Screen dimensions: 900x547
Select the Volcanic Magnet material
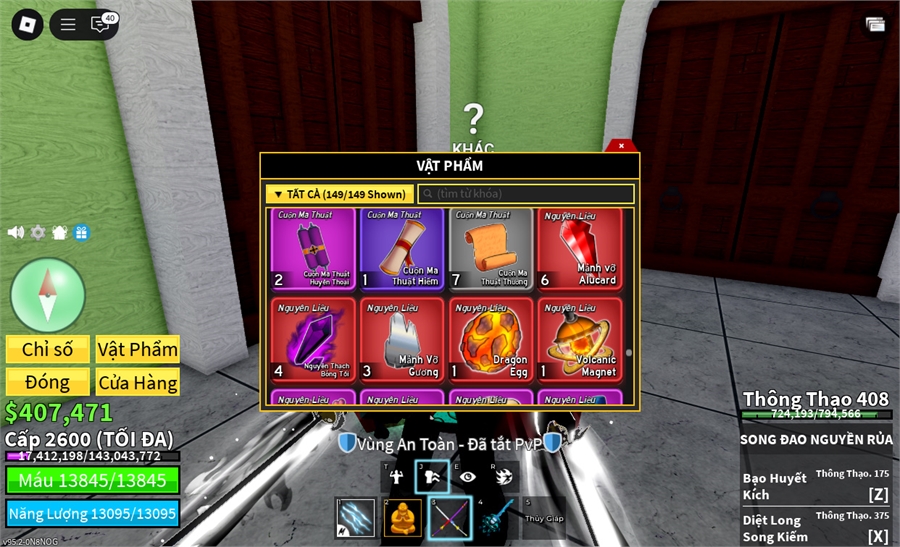click(x=579, y=339)
